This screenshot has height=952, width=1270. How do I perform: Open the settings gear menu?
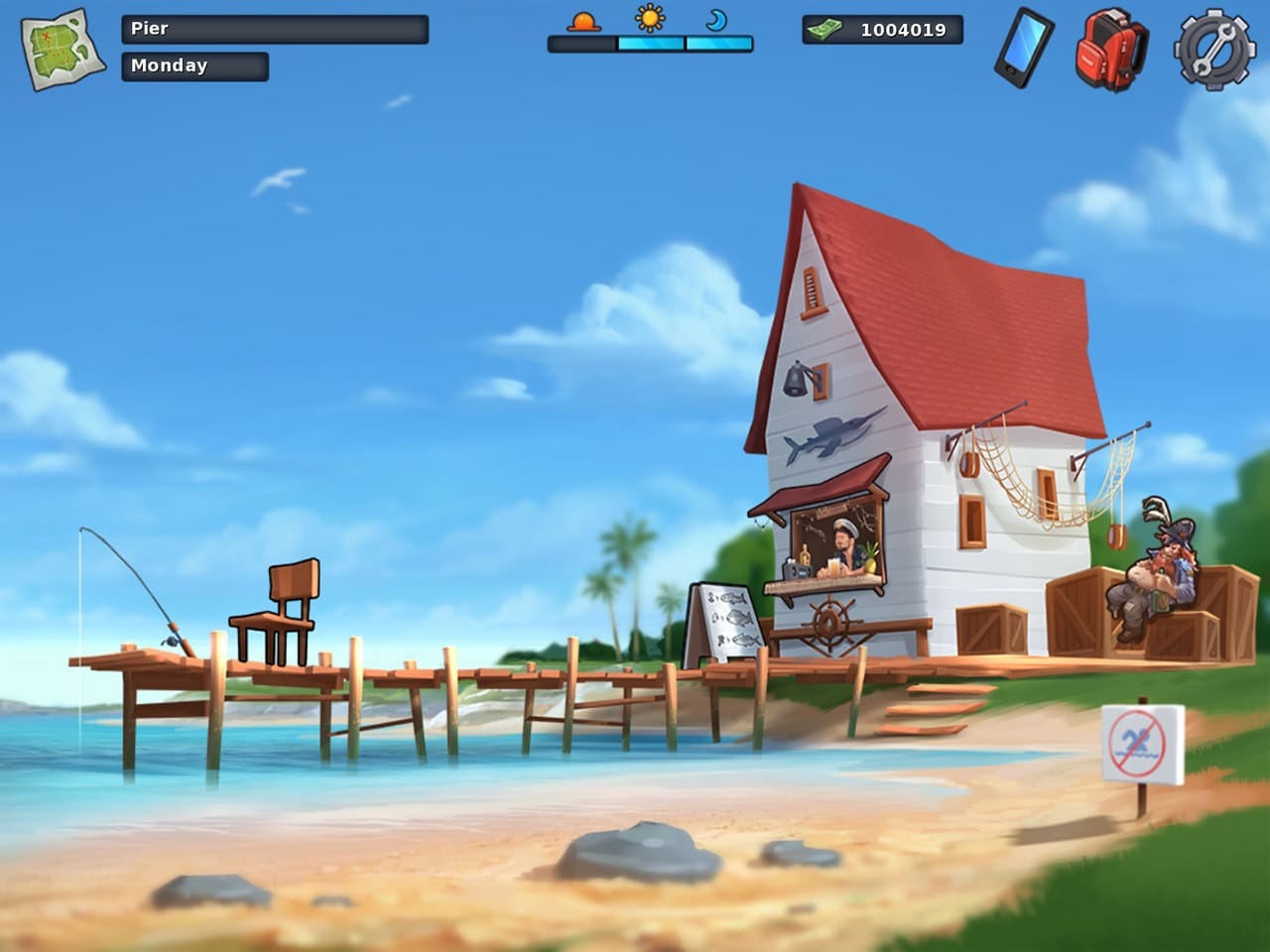[1212, 47]
